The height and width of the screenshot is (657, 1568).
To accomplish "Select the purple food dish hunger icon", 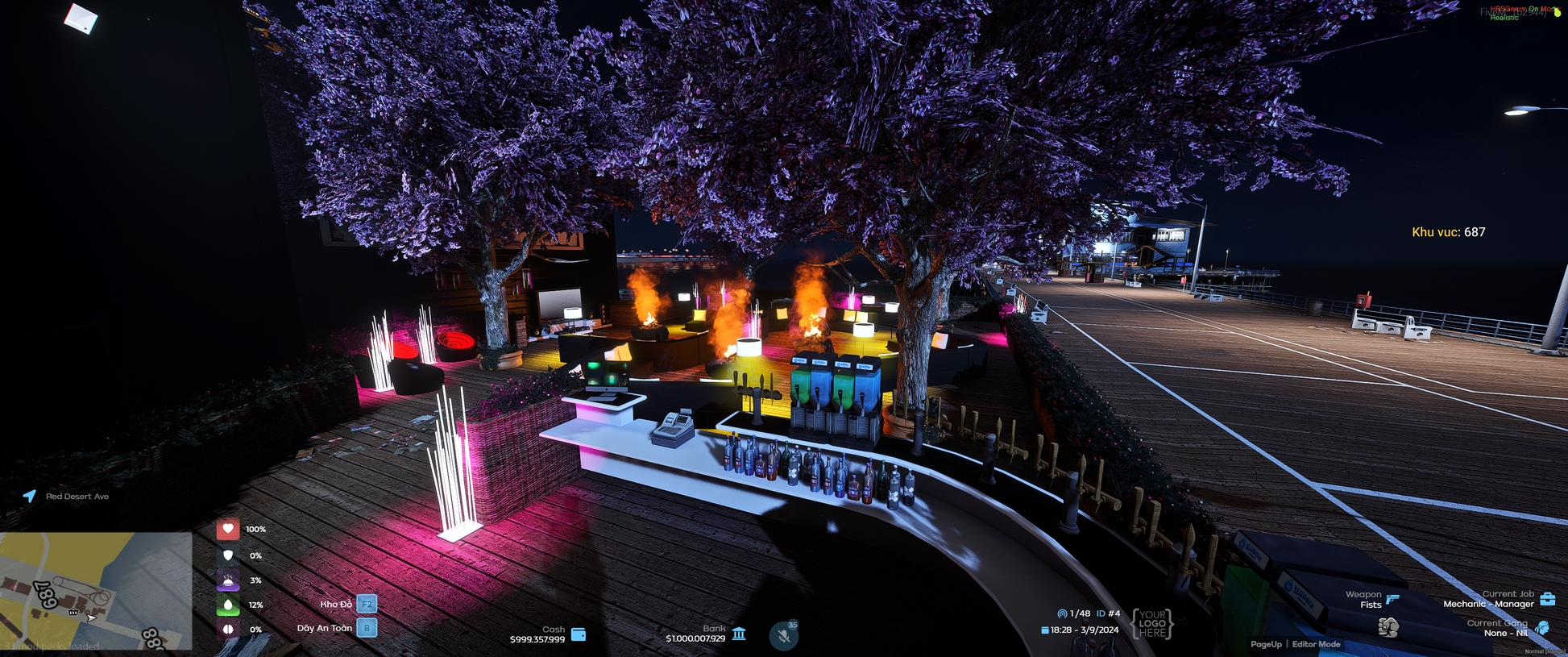I will click(228, 580).
